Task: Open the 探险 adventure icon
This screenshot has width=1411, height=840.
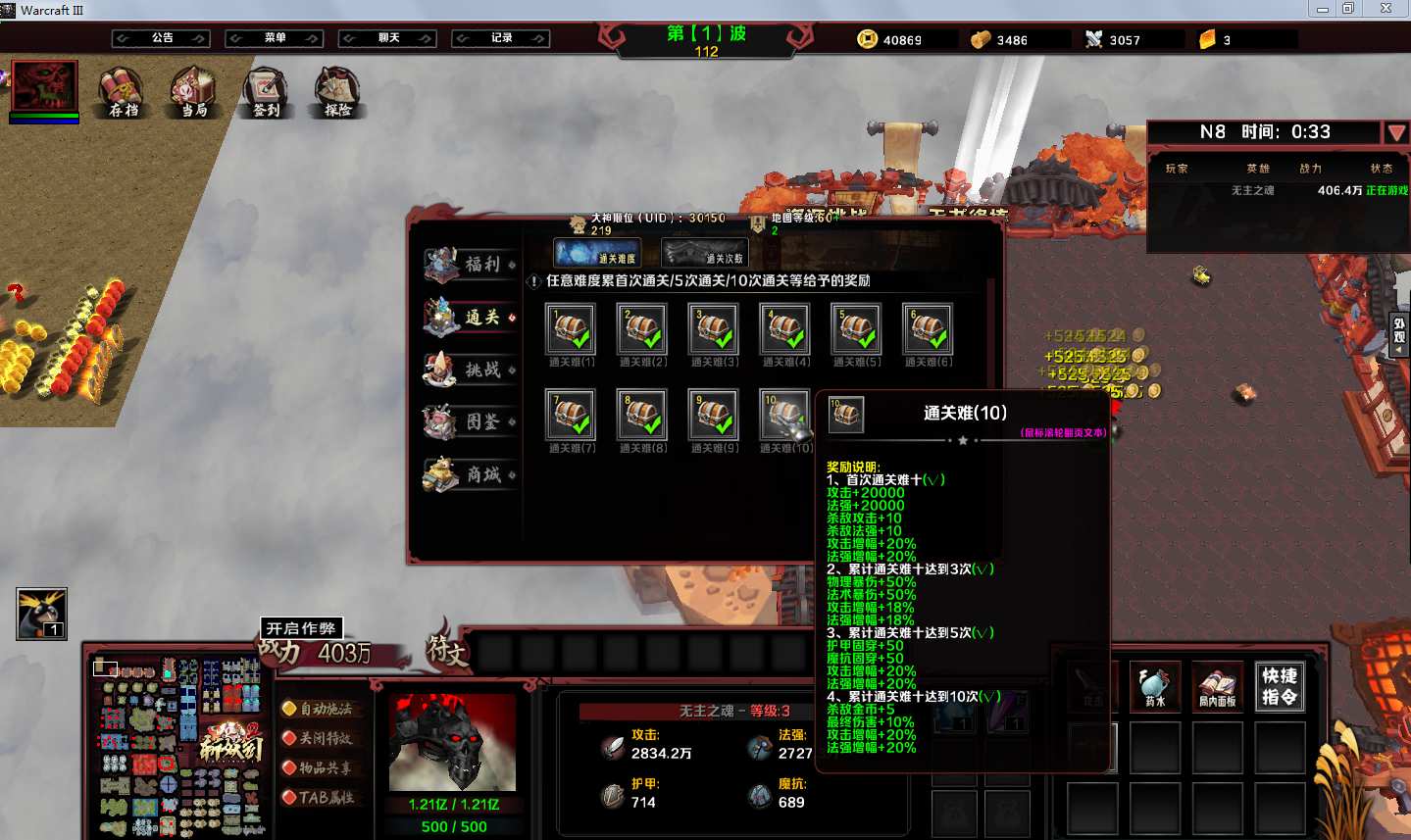Action: coord(337,91)
